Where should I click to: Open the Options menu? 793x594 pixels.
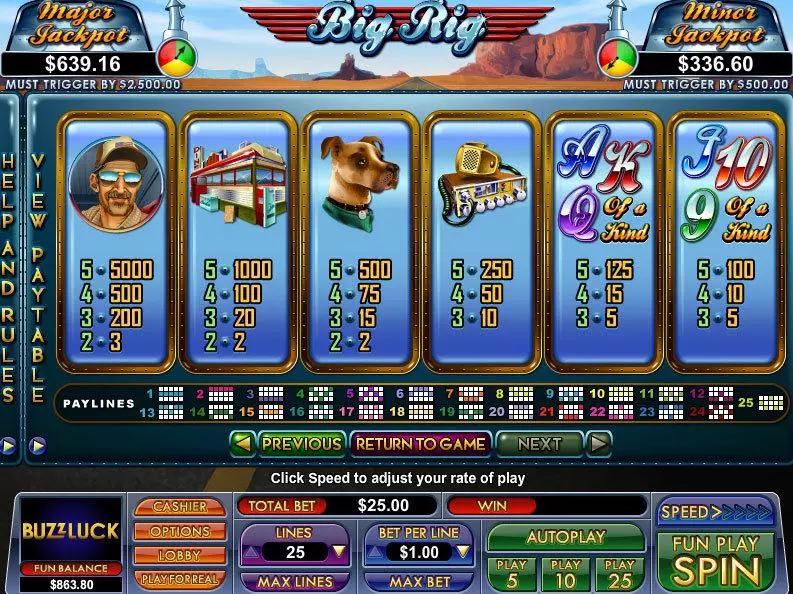[x=180, y=531]
